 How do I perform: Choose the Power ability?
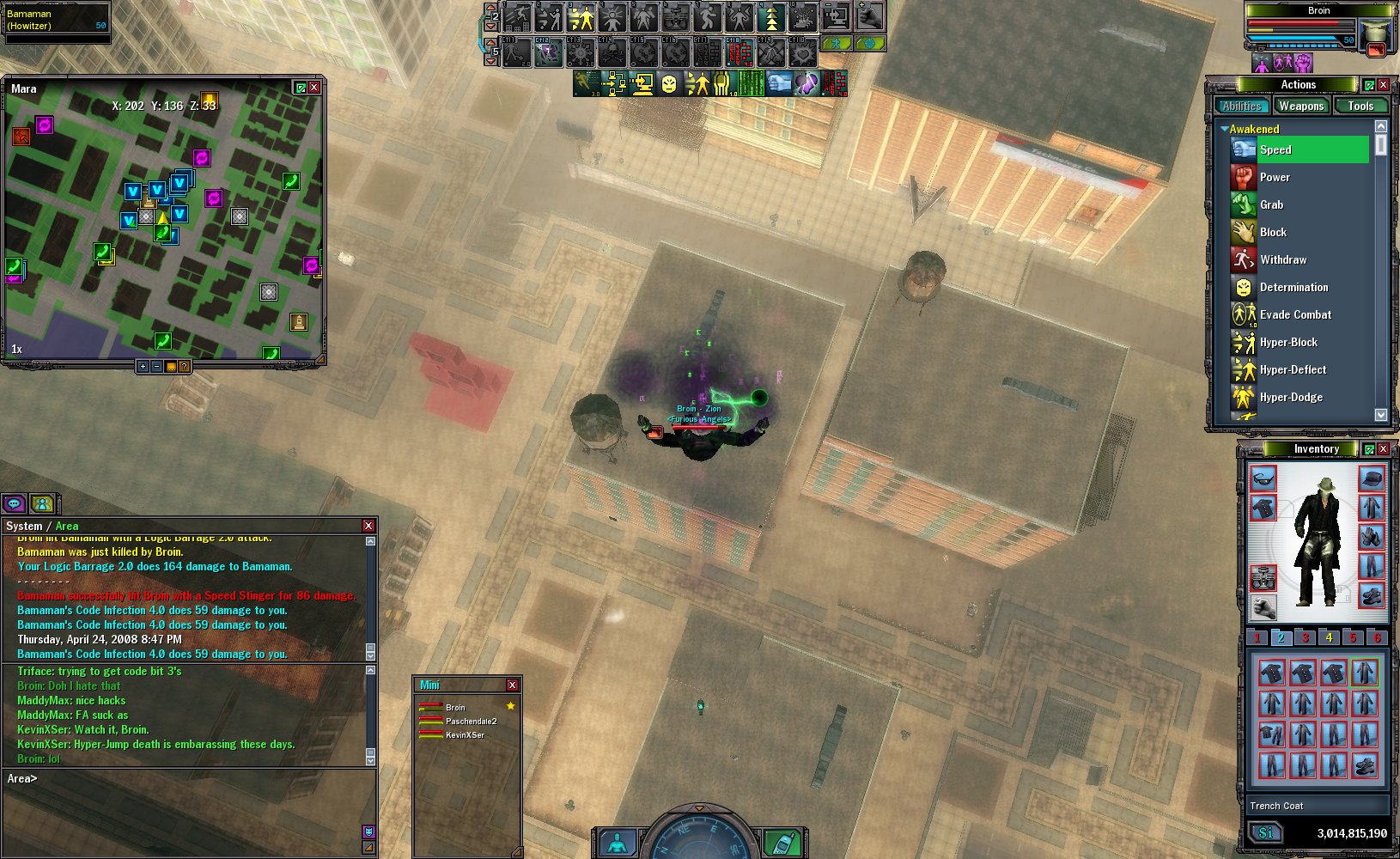(x=1275, y=177)
